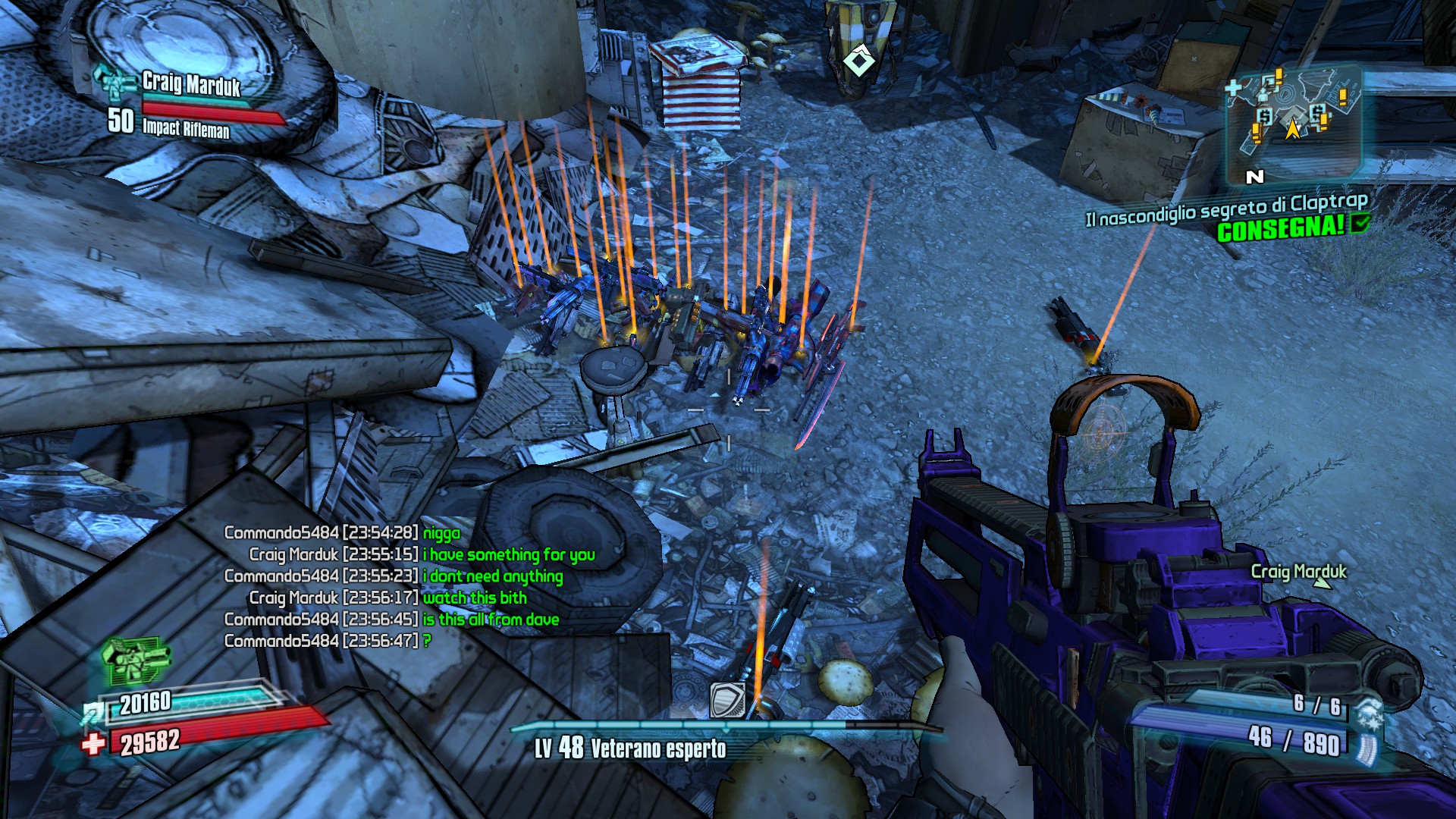Select the chat message "is this all from dave"
Screen dimensions: 1456x819
[491, 620]
